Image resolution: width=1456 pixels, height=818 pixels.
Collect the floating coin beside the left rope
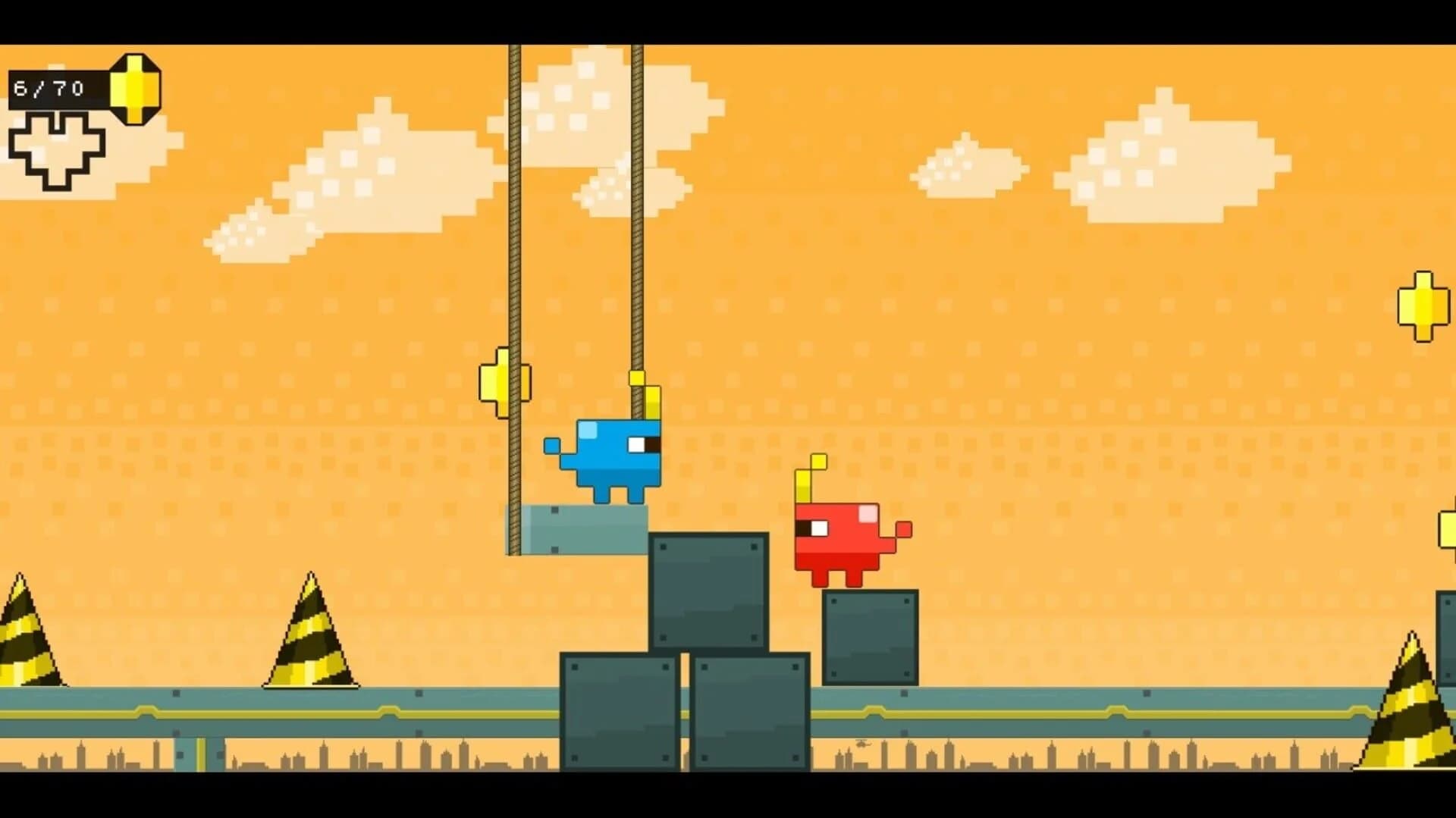(x=503, y=383)
